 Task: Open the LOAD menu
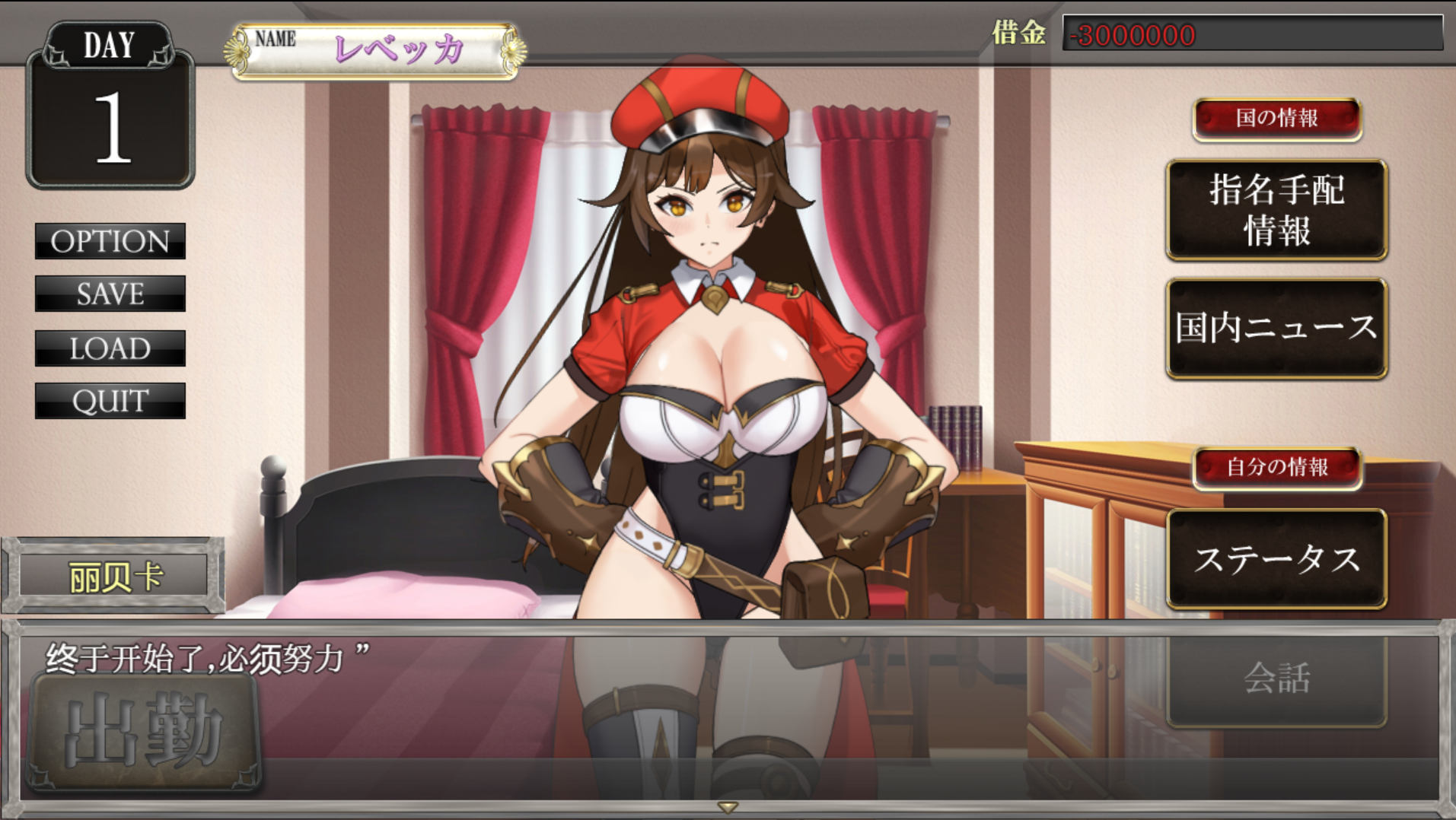(x=110, y=348)
